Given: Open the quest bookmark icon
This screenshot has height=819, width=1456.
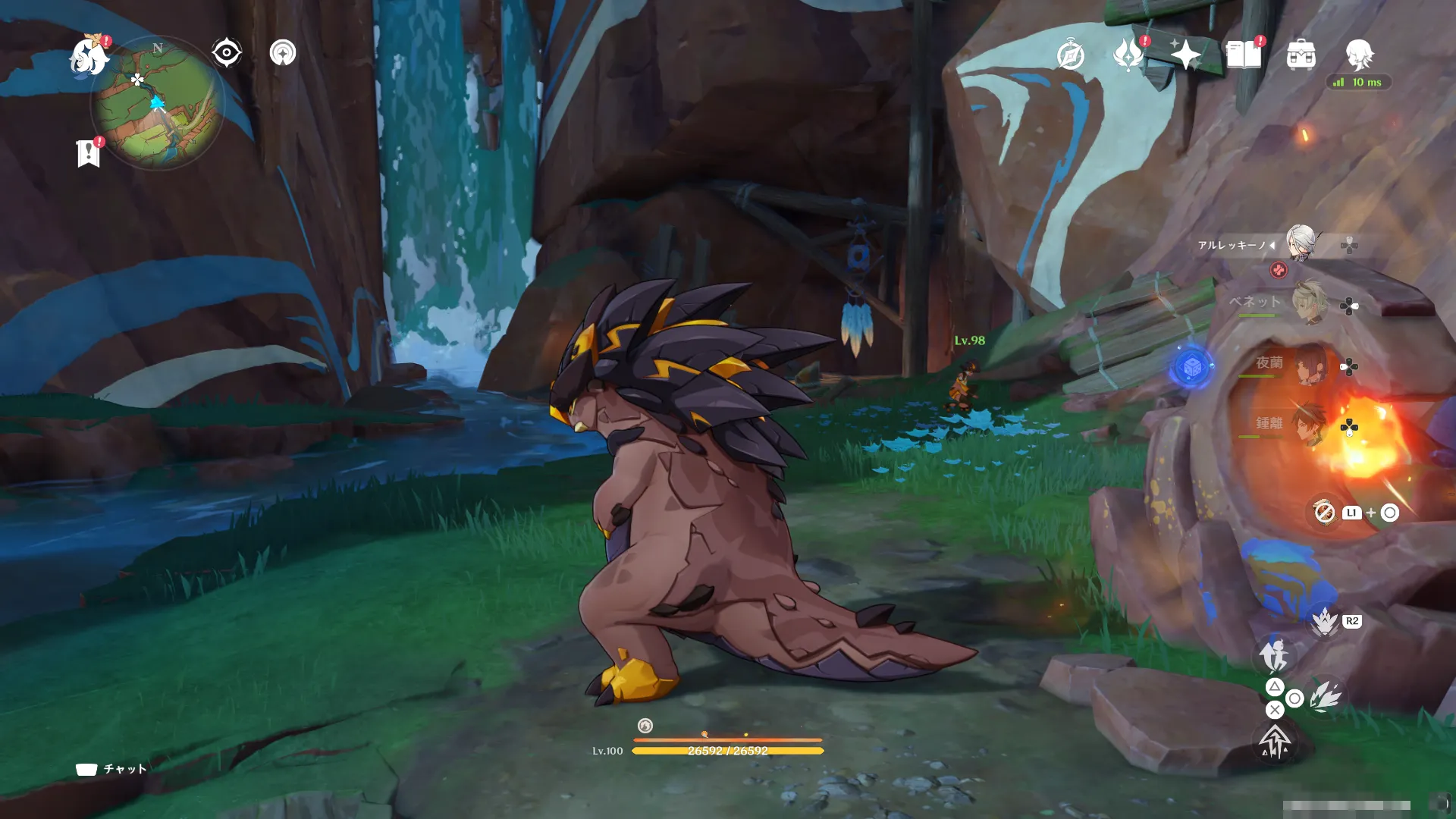Looking at the screenshot, I should coord(88,153).
